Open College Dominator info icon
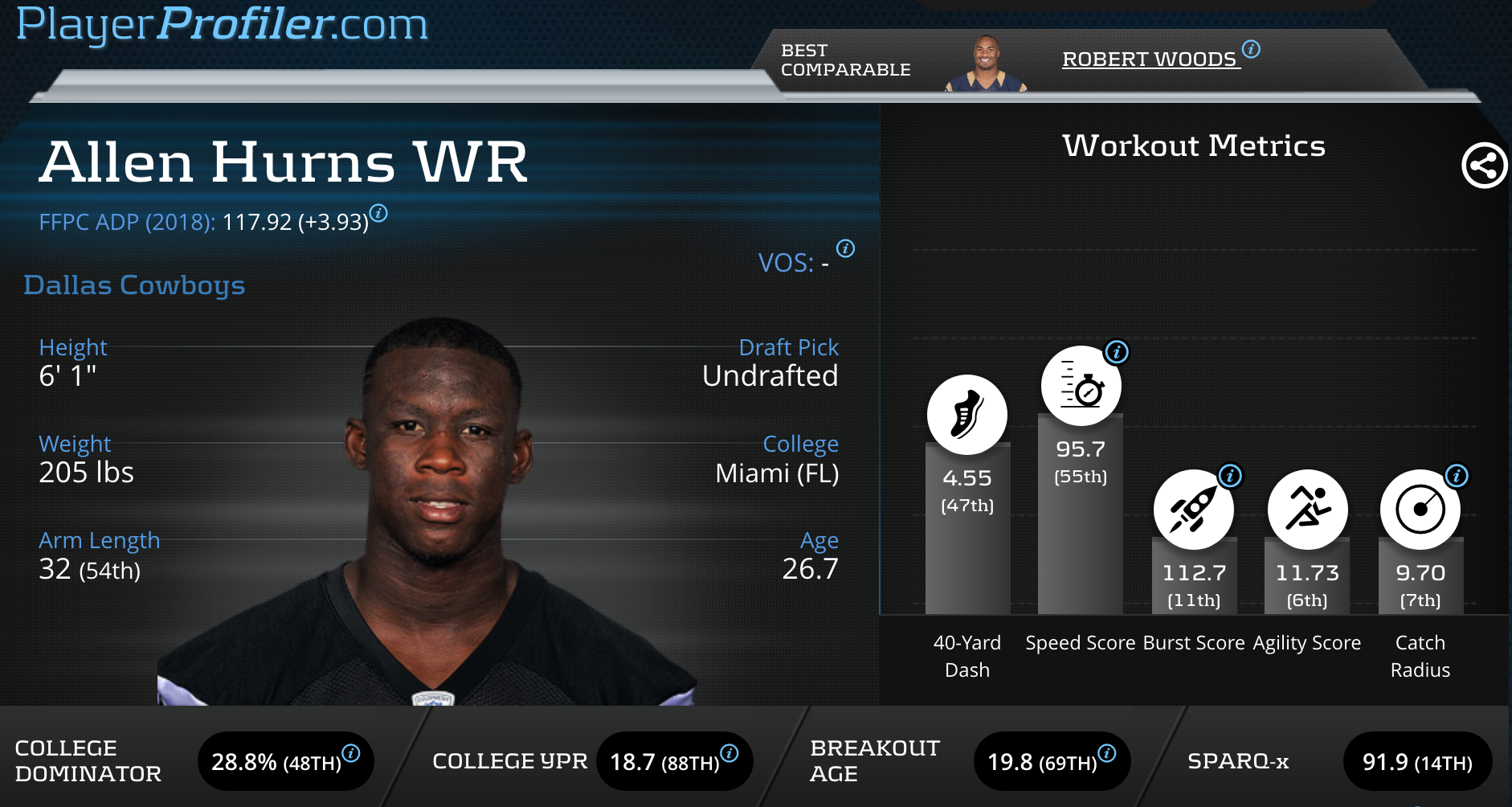This screenshot has height=807, width=1512. 351,752
